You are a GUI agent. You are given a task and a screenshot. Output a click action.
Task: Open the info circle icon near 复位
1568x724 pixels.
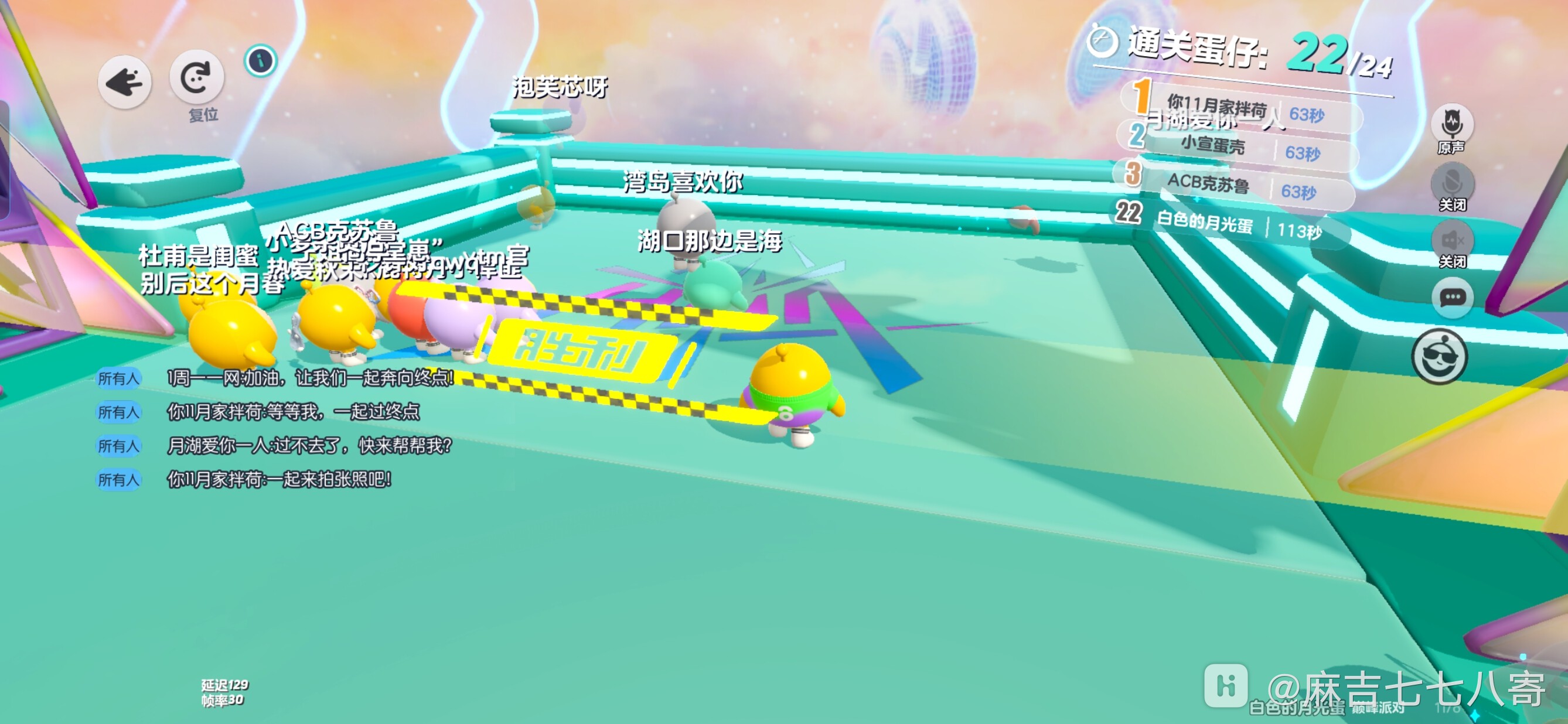tap(261, 60)
